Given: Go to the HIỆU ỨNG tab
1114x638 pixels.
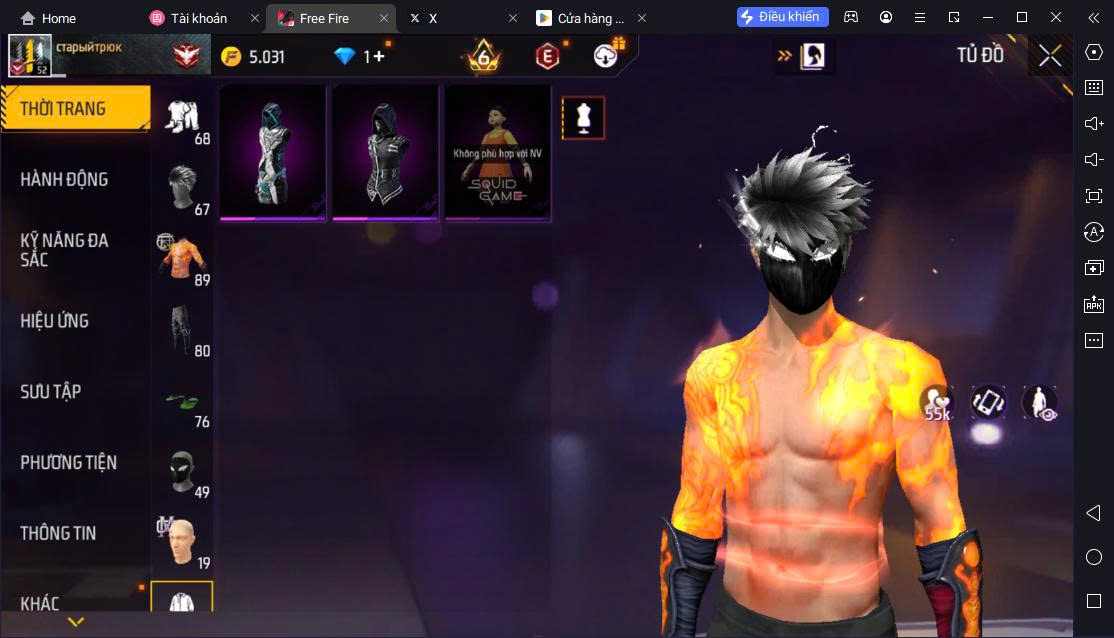Looking at the screenshot, I should [55, 321].
